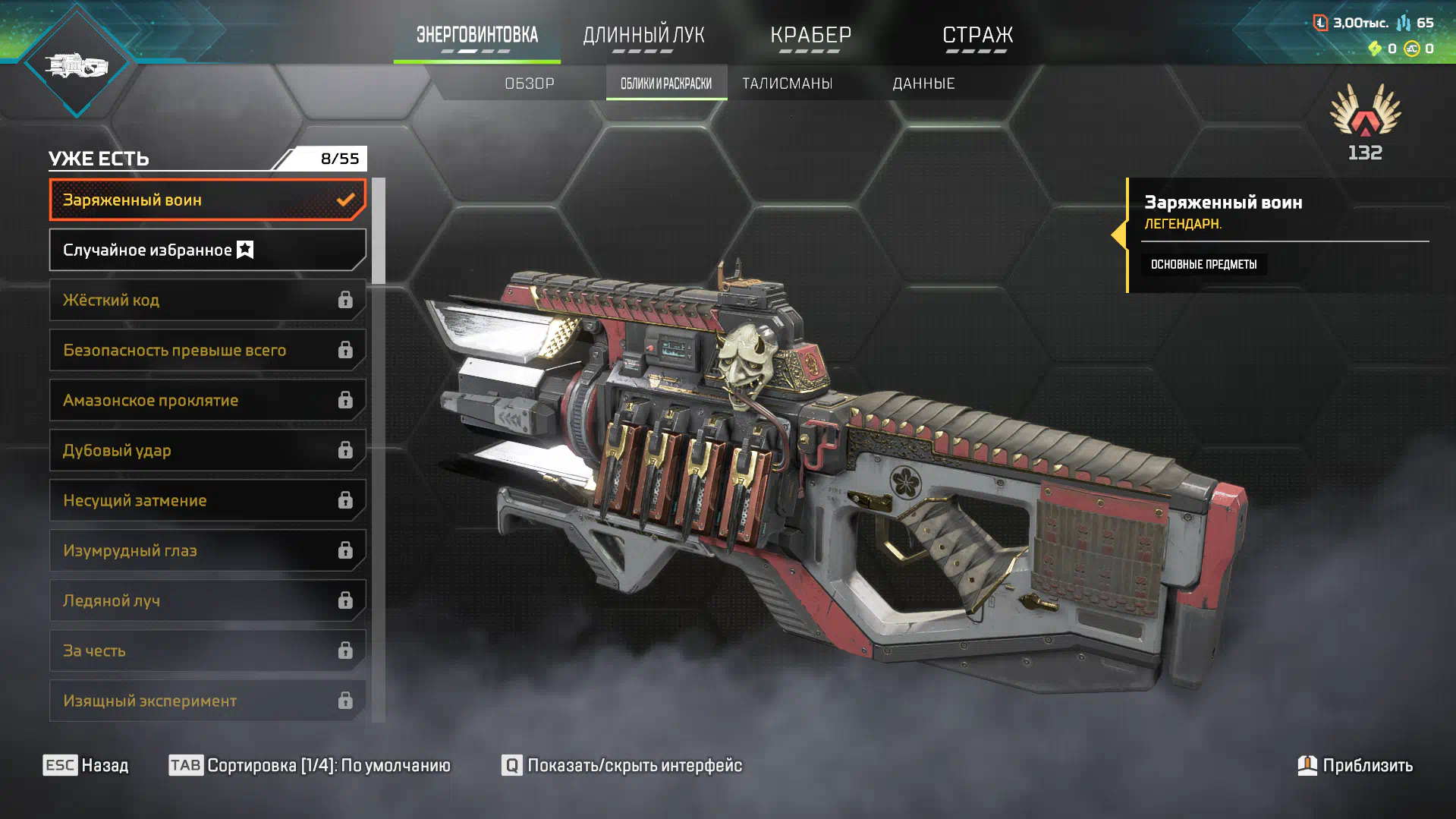Select the locked Жёсткий код skin

(x=207, y=300)
